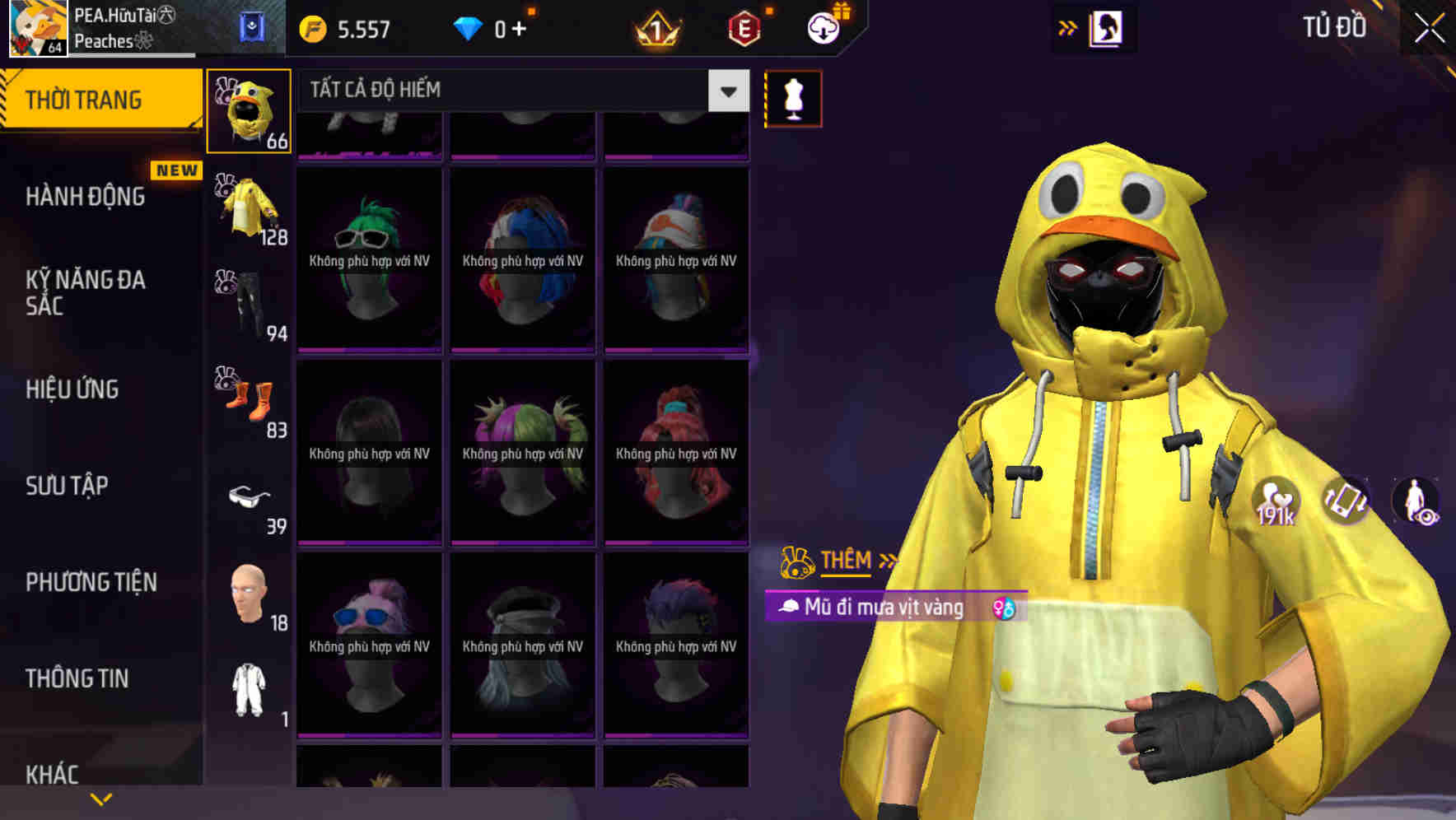Expand the chevron at bottom of left menu
This screenshot has width=1456, height=820.
click(101, 797)
